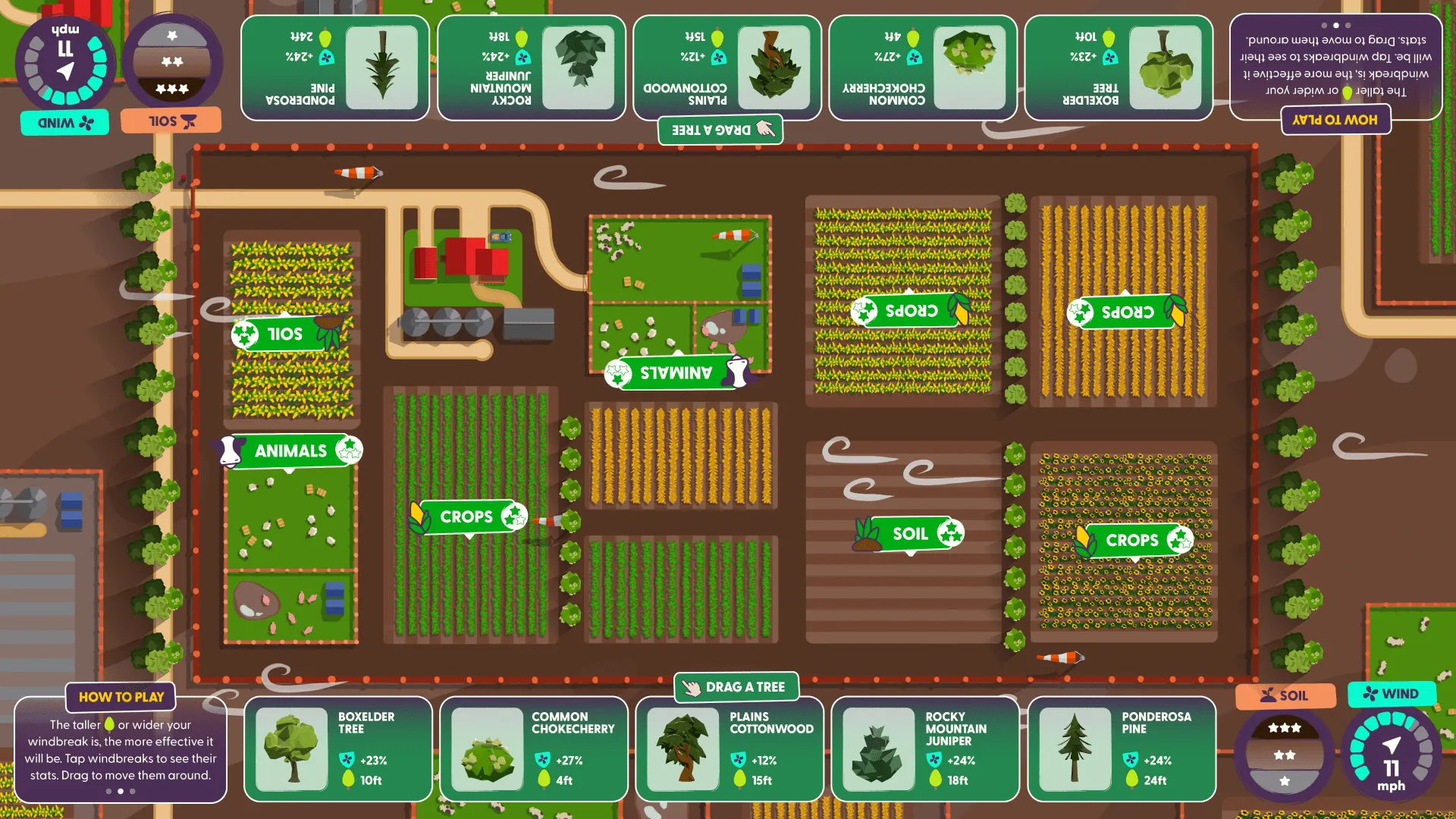Click the HOW TO PLAY button

click(120, 697)
